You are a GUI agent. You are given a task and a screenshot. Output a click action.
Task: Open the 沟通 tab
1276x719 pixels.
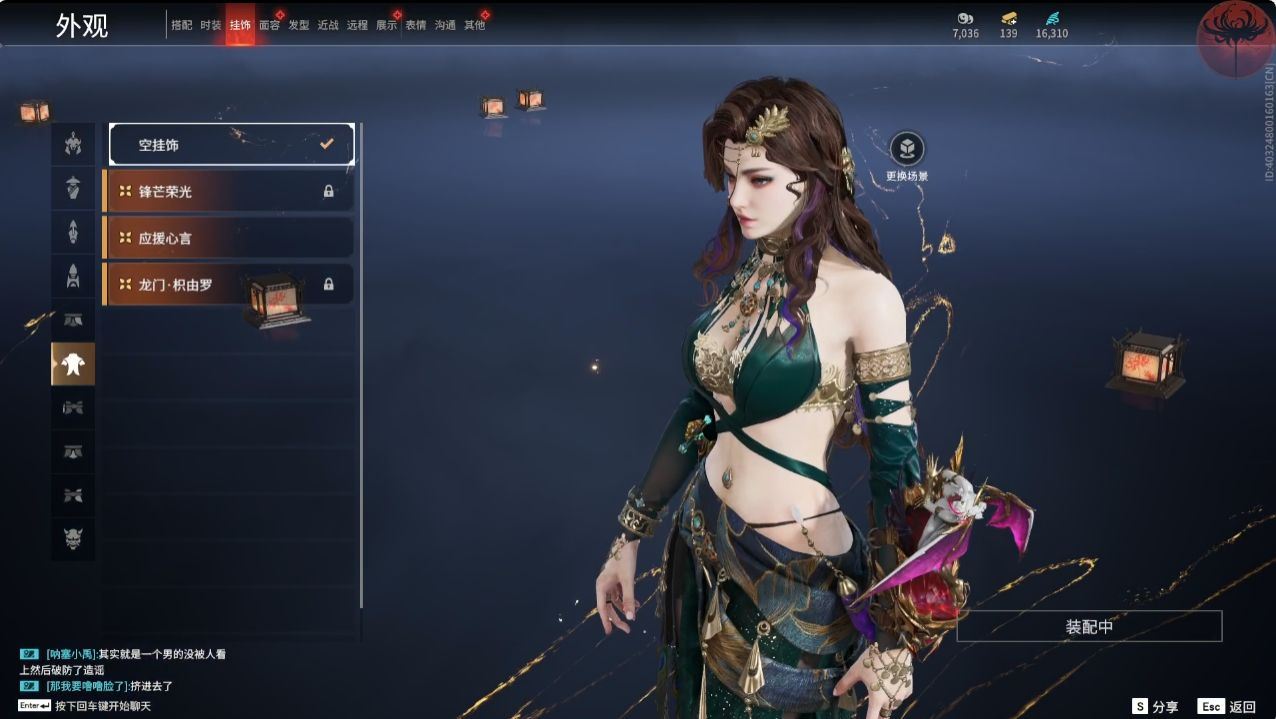coord(445,26)
